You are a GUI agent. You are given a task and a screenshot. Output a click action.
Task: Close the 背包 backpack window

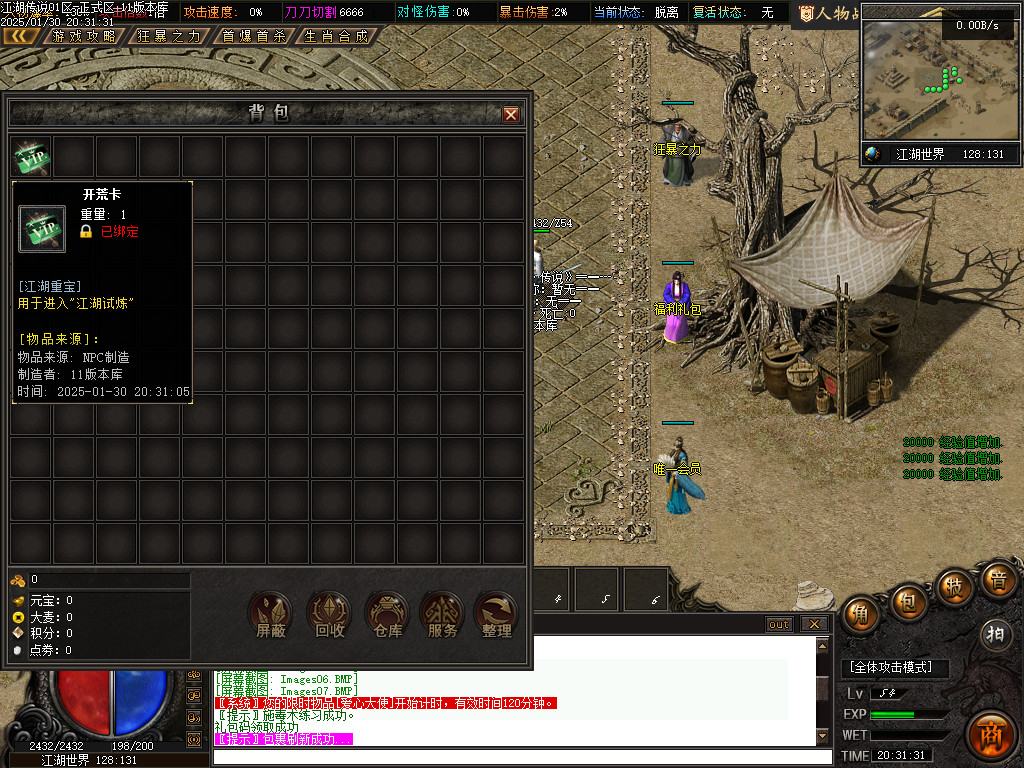coord(511,115)
